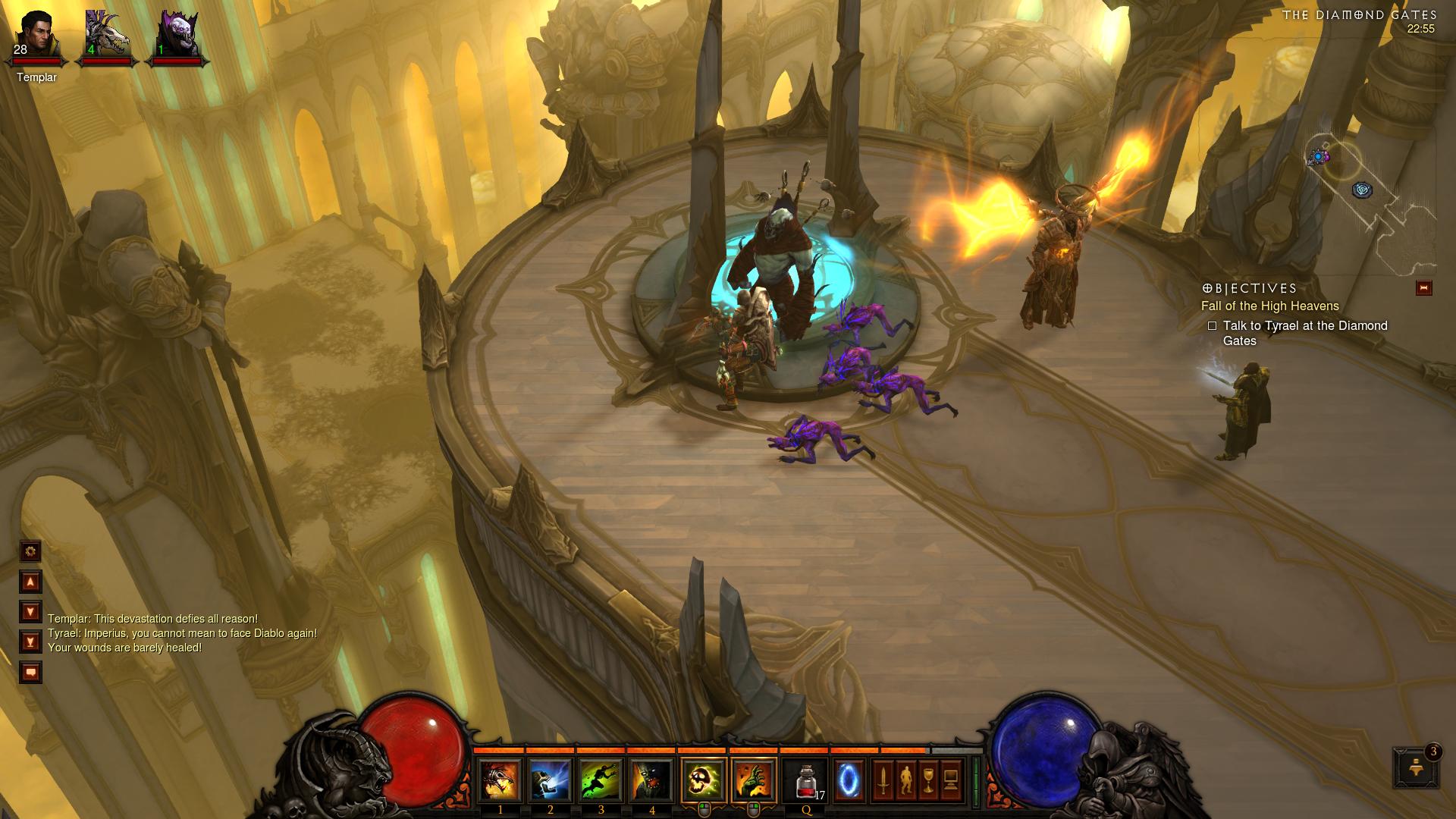
Task: Open the game menu computer button
Action: [951, 780]
